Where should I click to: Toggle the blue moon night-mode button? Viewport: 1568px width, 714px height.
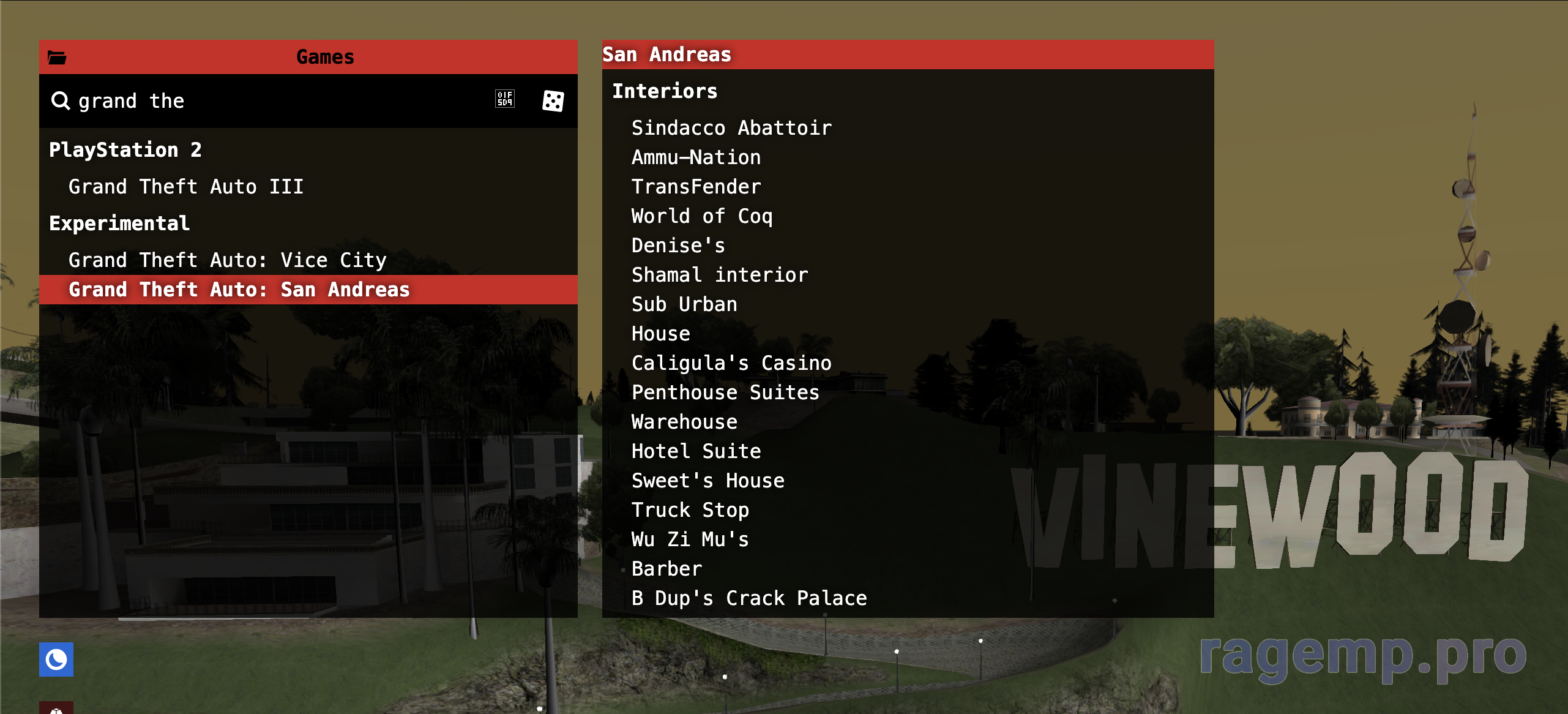[56, 660]
